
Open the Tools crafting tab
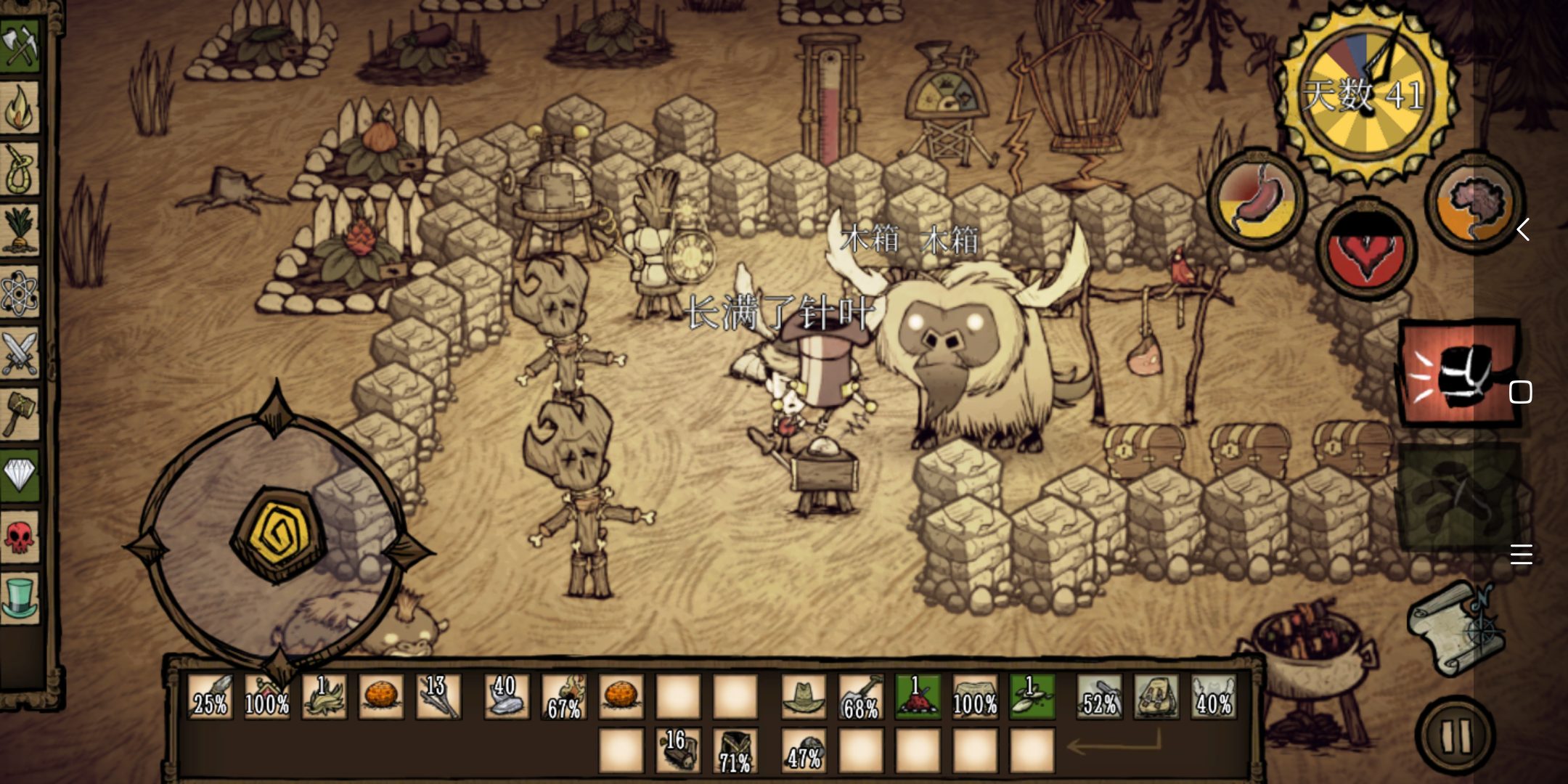[x=20, y=45]
